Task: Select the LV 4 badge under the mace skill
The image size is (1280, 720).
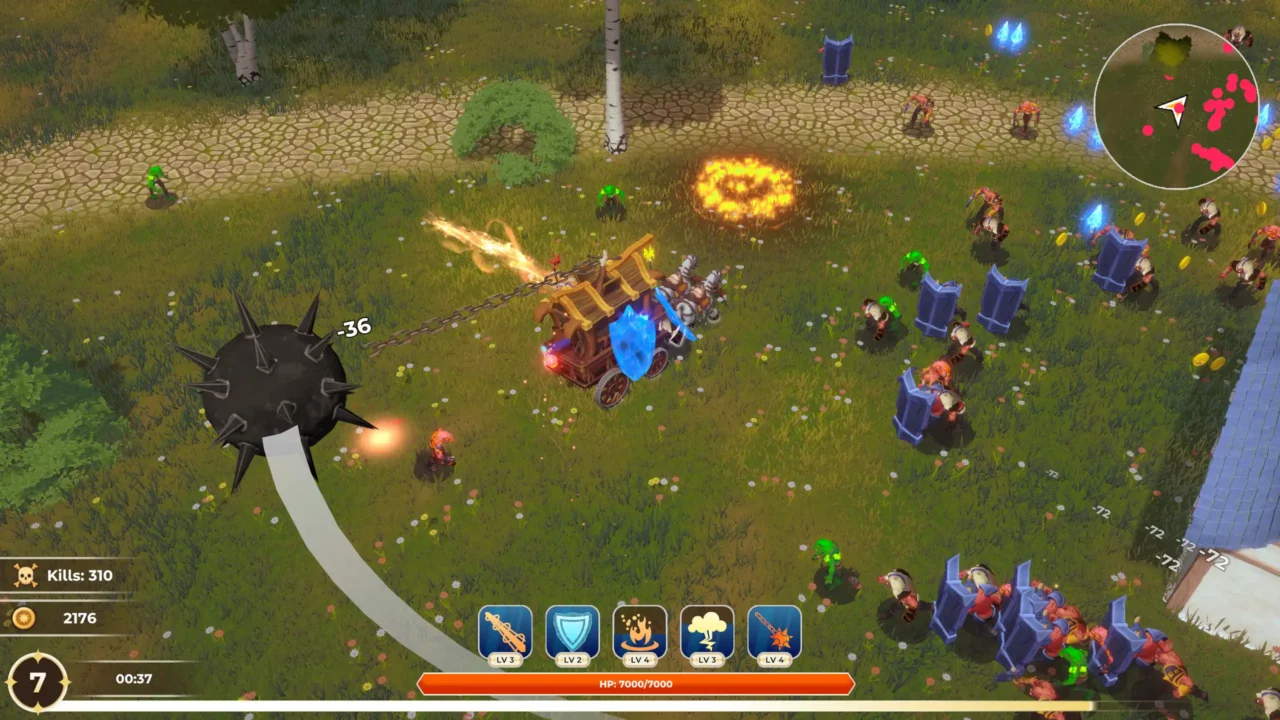Action: tap(775, 658)
